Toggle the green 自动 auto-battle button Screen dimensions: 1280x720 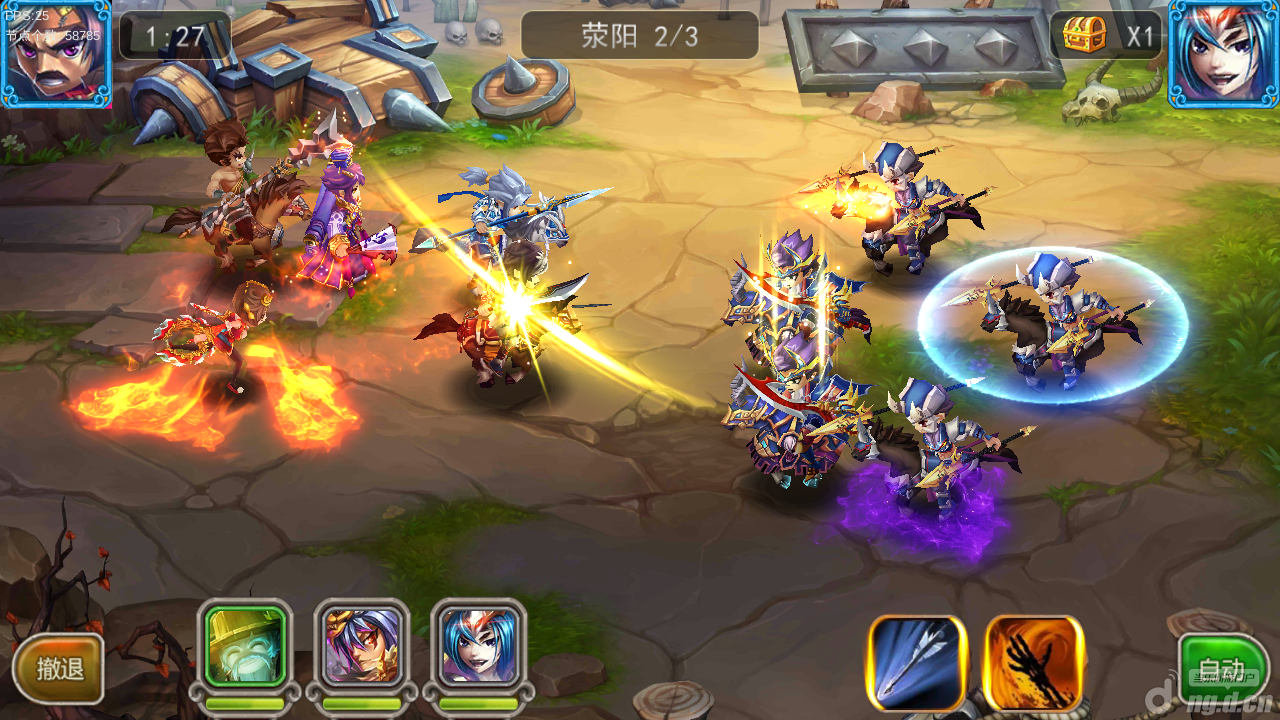pyautogui.click(x=1221, y=669)
